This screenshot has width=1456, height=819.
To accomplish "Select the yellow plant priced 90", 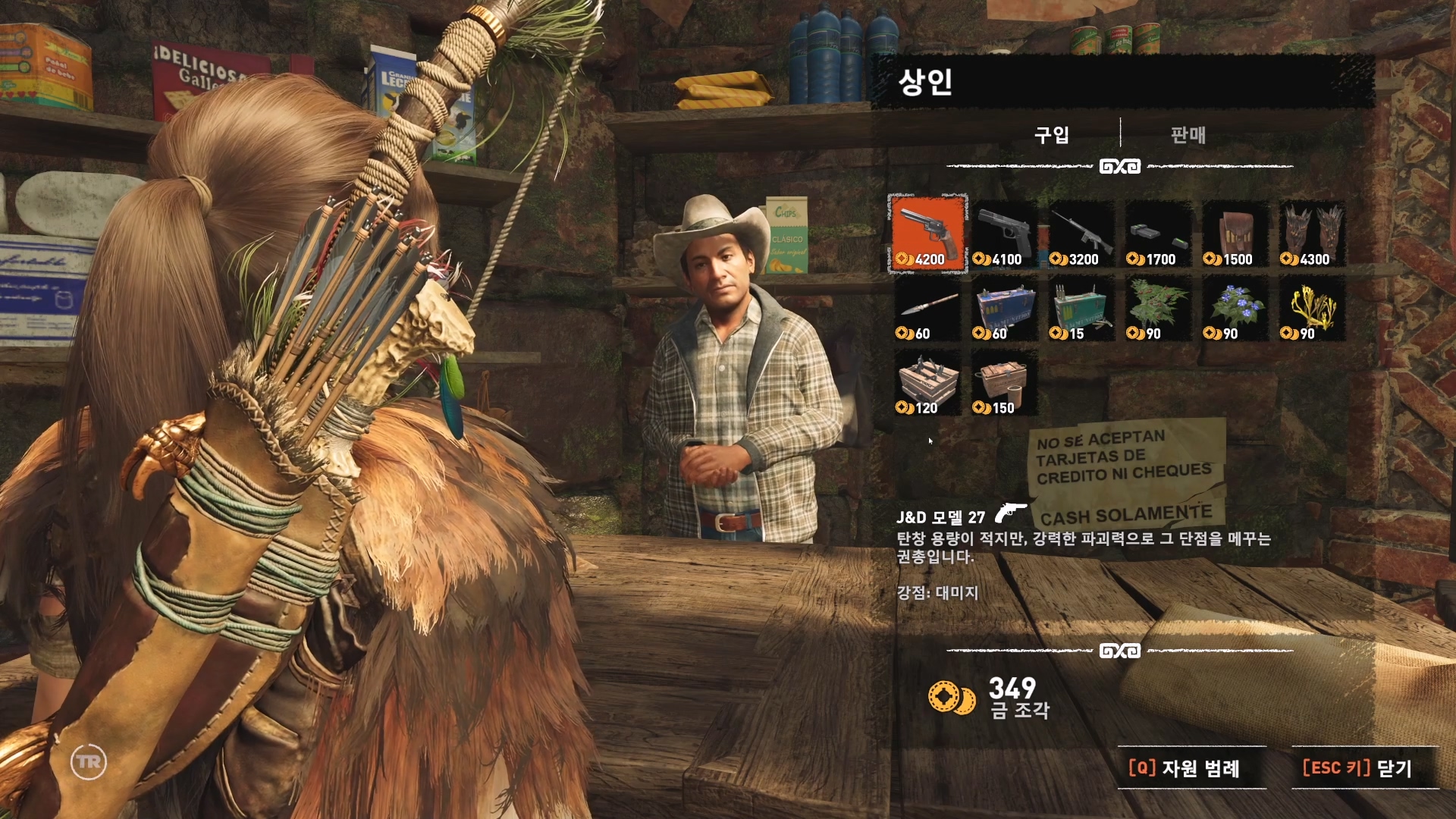I will [1312, 308].
